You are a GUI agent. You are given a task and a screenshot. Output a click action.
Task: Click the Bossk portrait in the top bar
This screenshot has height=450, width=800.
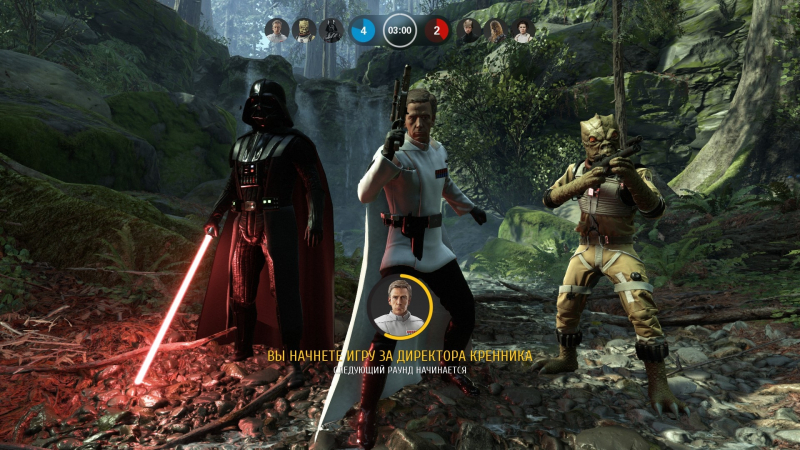click(x=303, y=31)
